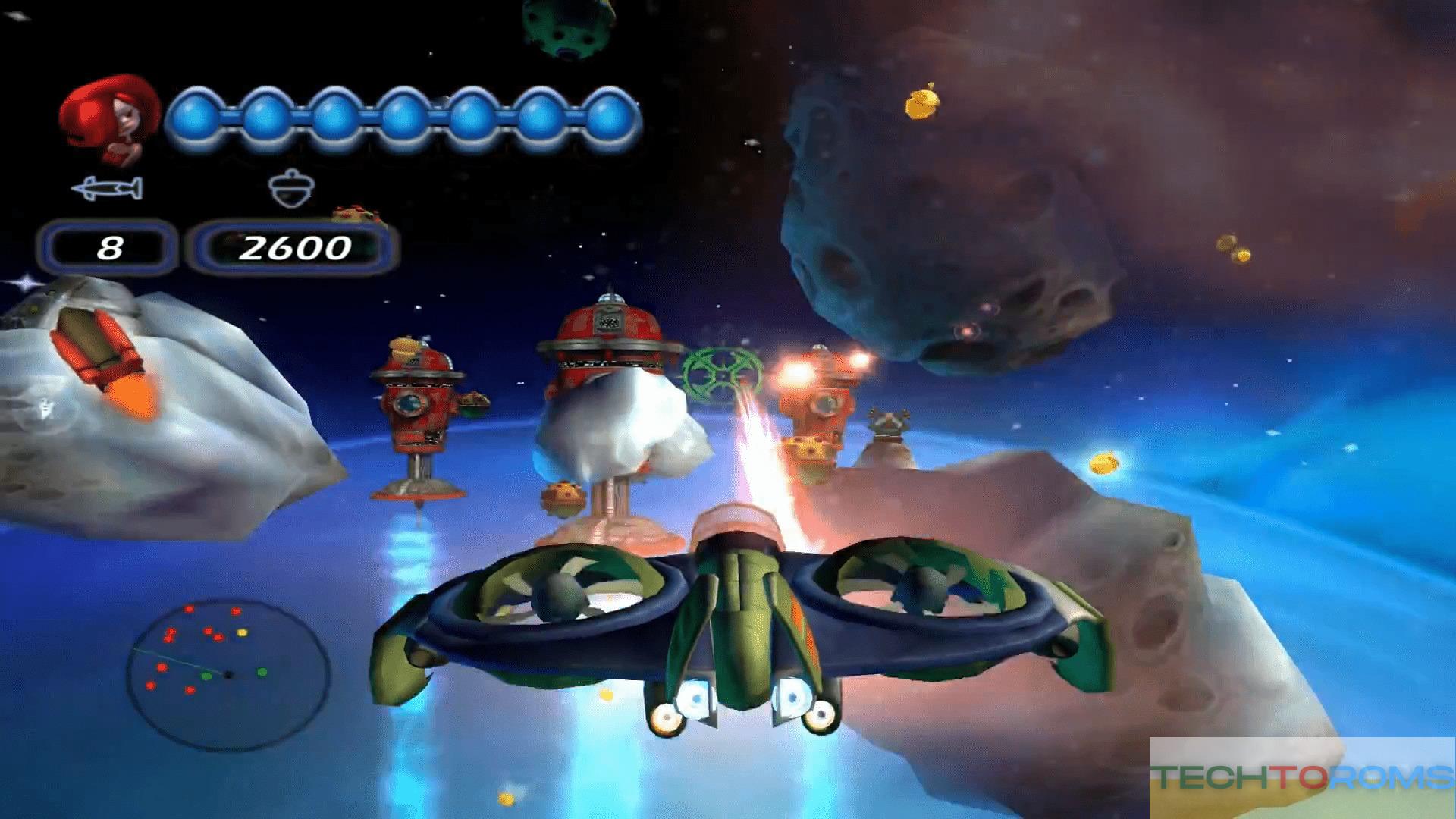This screenshot has width=1456, height=819.
Task: Select the missile weapon icon
Action: coord(107,188)
